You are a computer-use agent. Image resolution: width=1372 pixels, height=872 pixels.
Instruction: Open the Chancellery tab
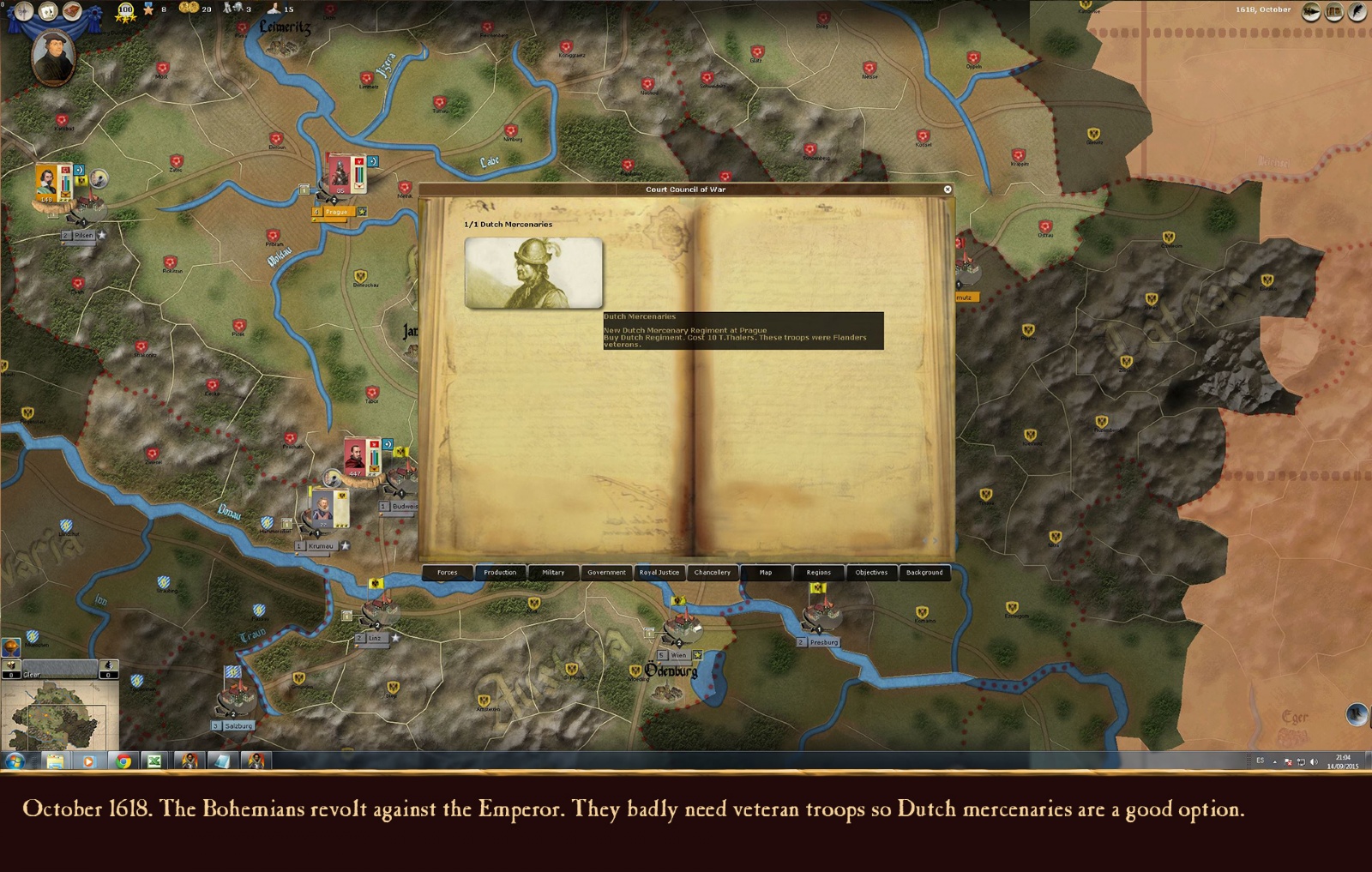click(x=713, y=573)
